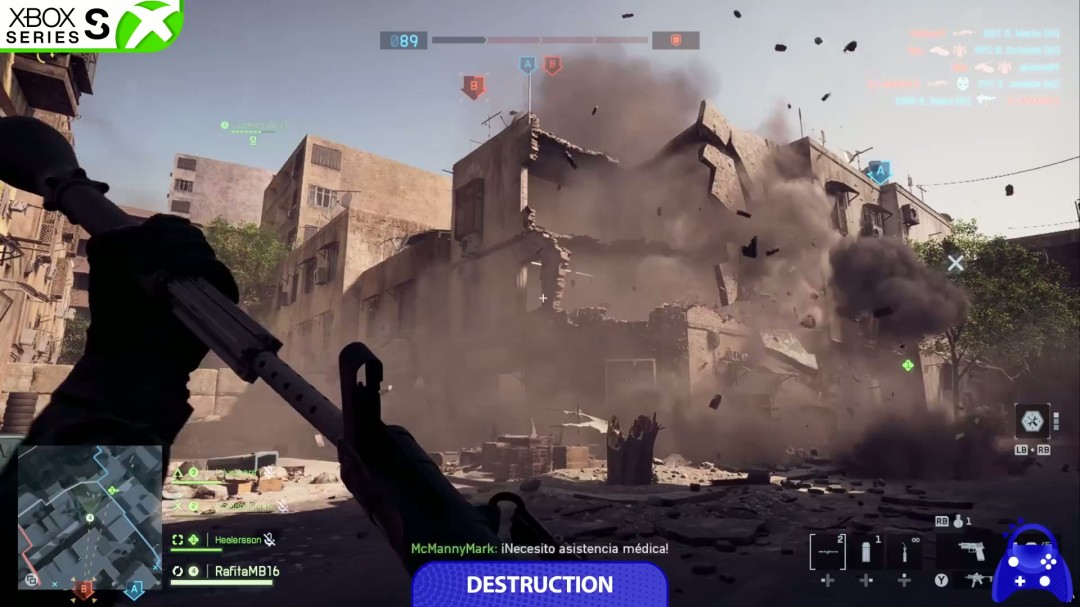This screenshot has height=607, width=1080.
Task: Select the canister gadget slot with count 1
Action: pos(866,551)
